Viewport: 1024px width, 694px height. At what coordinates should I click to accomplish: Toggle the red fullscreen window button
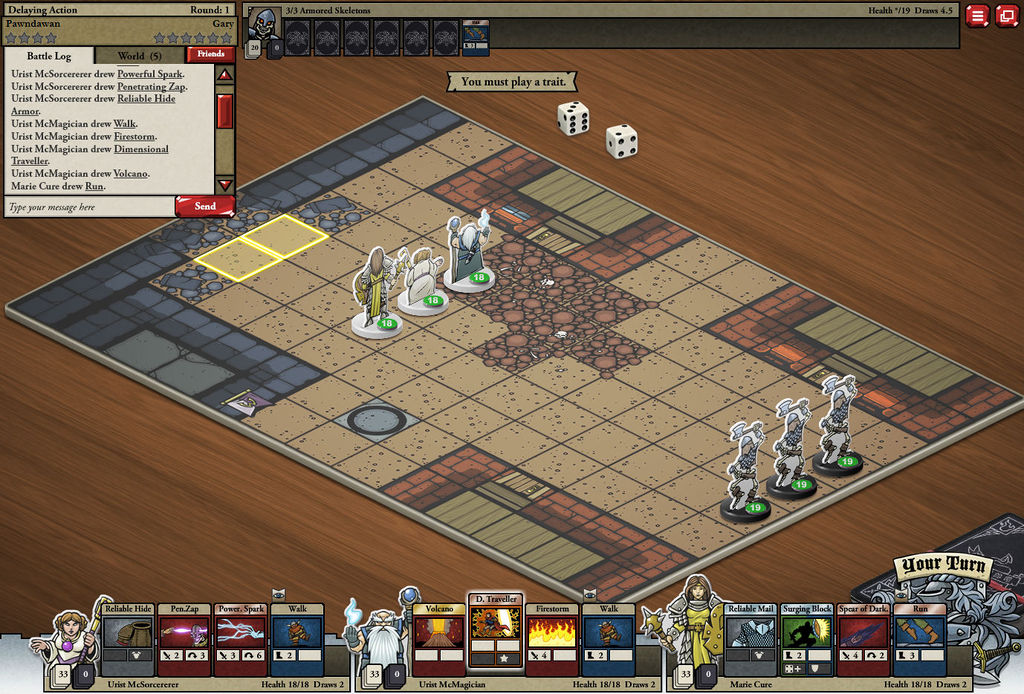(1005, 15)
